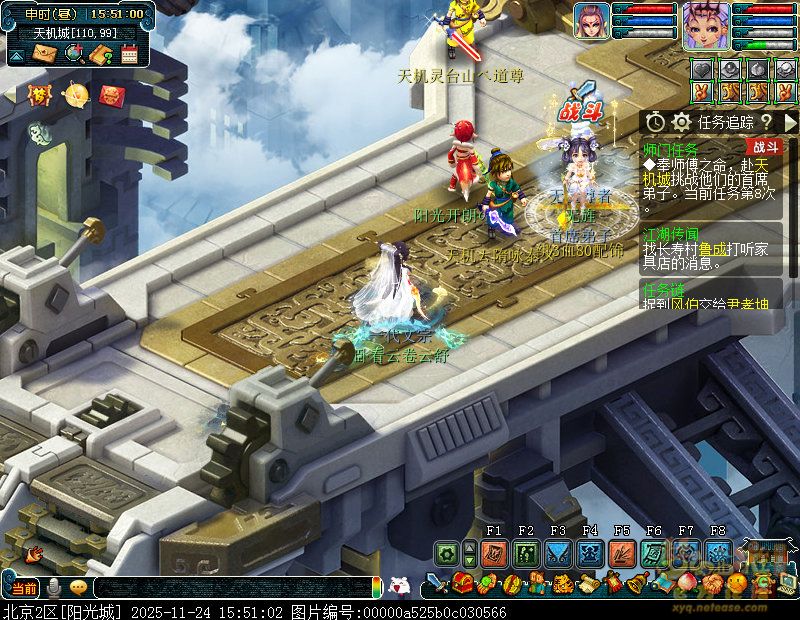Image resolution: width=800 pixels, height=620 pixels.
Task: Click the quest tracker stopwatch icon
Action: (655, 121)
